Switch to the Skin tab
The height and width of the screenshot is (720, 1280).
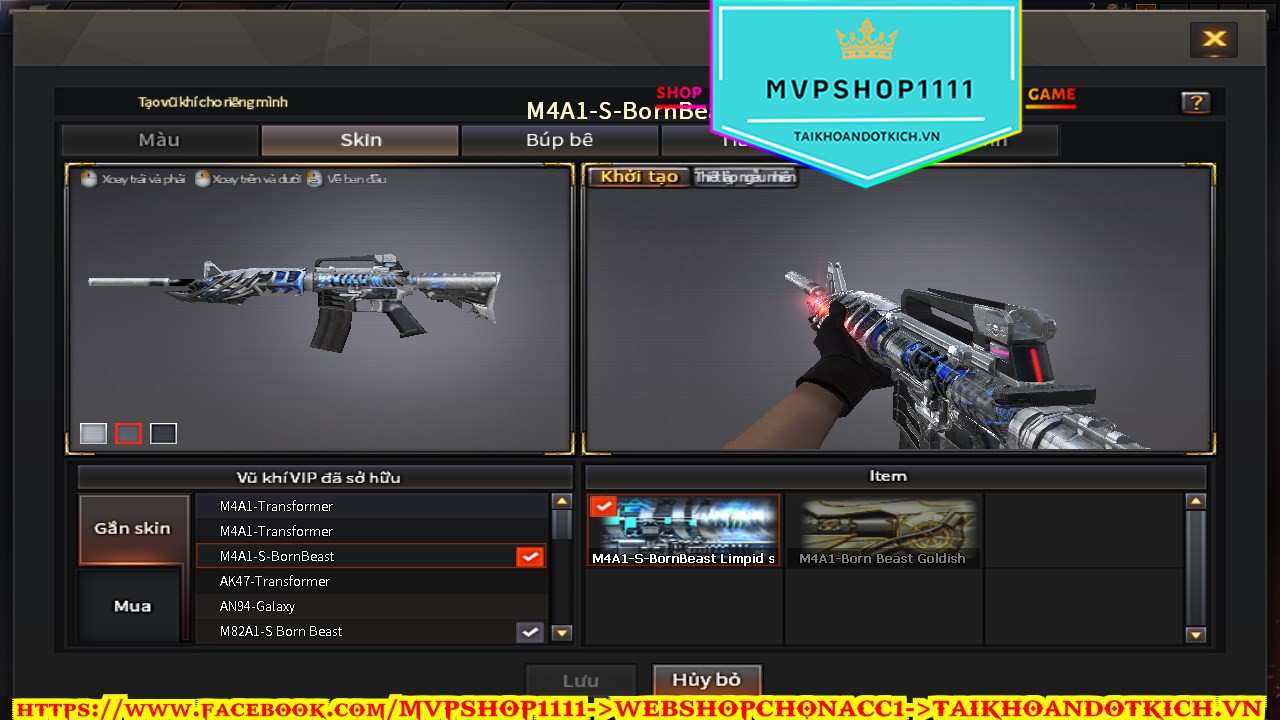[360, 140]
